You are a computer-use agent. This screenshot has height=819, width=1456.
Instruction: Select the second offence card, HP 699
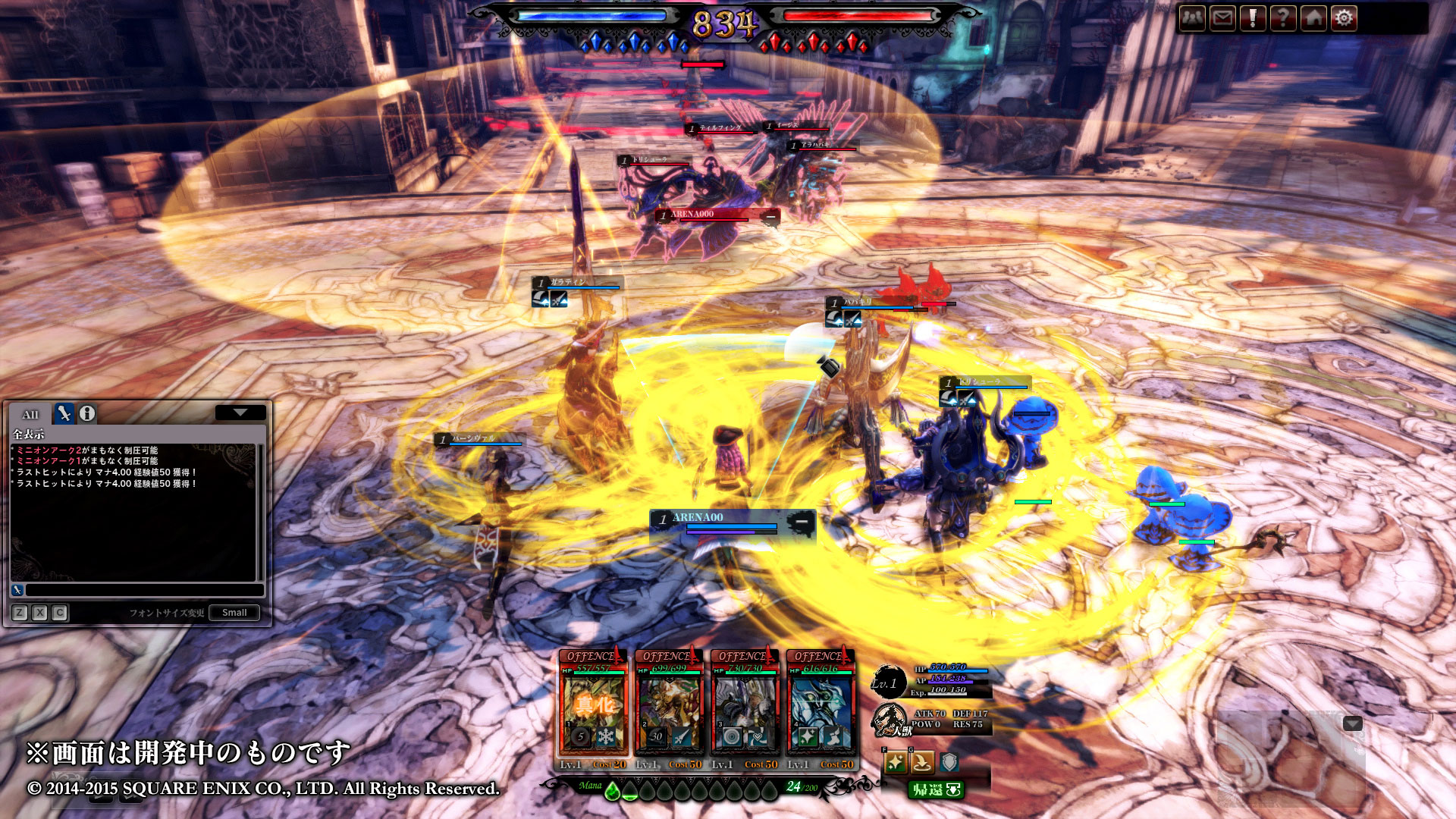tap(669, 705)
